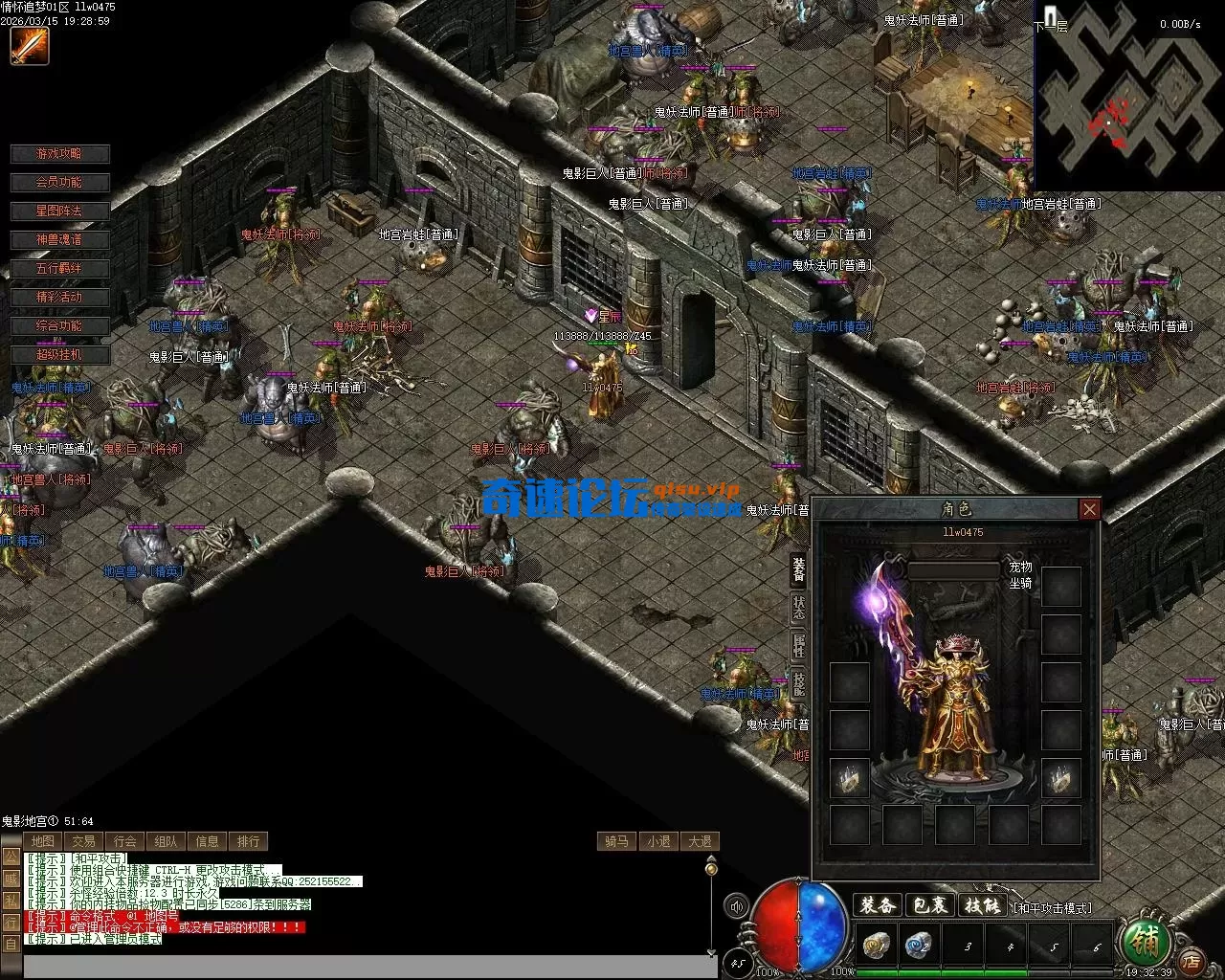Screen dimensions: 1225x980
Task: Open the 地图 map button above chat
Action: 43,841
